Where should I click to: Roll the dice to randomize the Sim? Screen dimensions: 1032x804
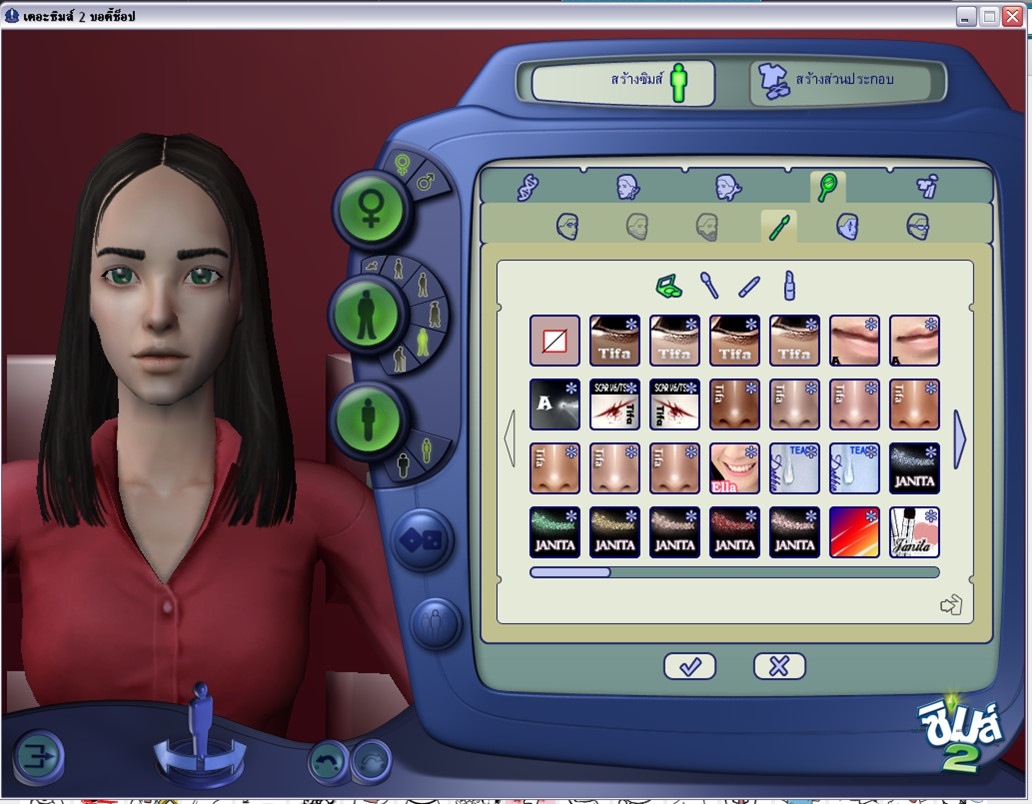tap(420, 540)
